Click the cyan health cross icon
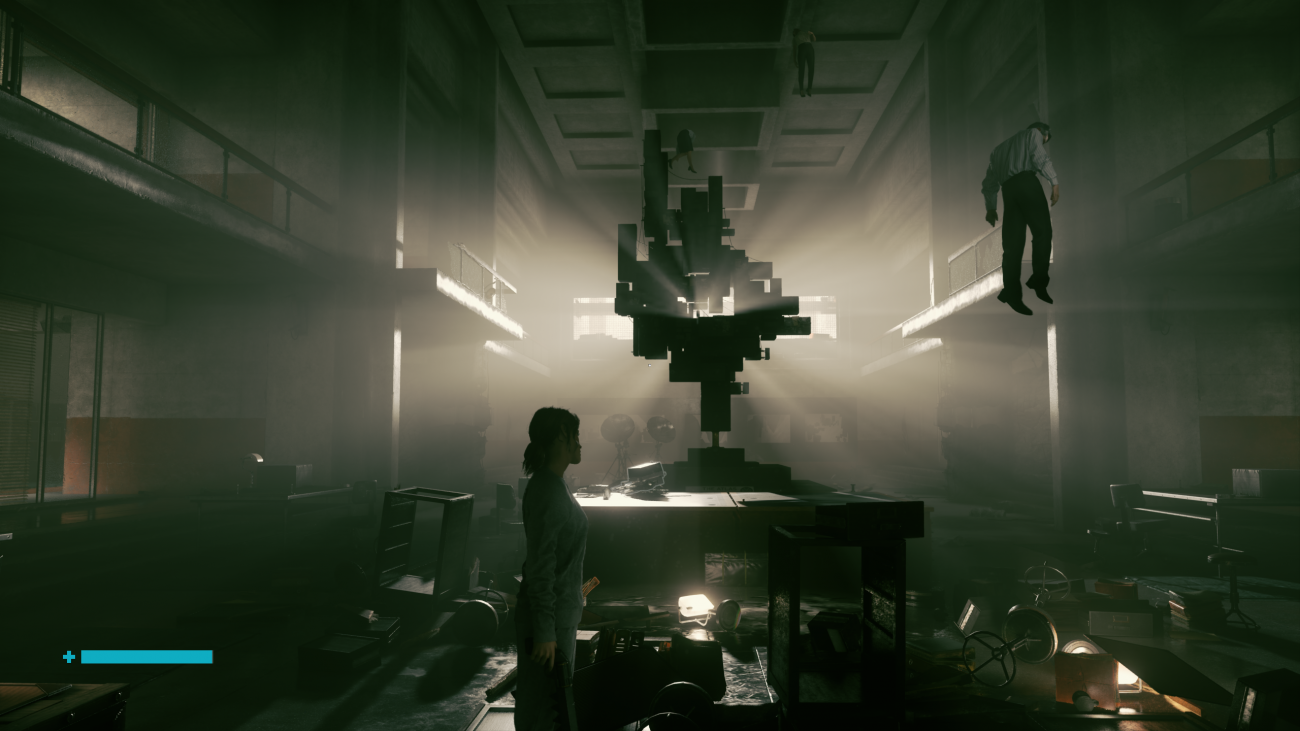 pyautogui.click(x=68, y=656)
